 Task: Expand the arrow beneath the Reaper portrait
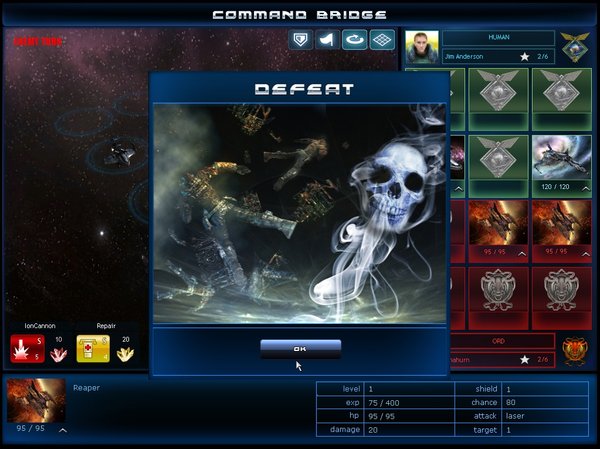pos(62,430)
